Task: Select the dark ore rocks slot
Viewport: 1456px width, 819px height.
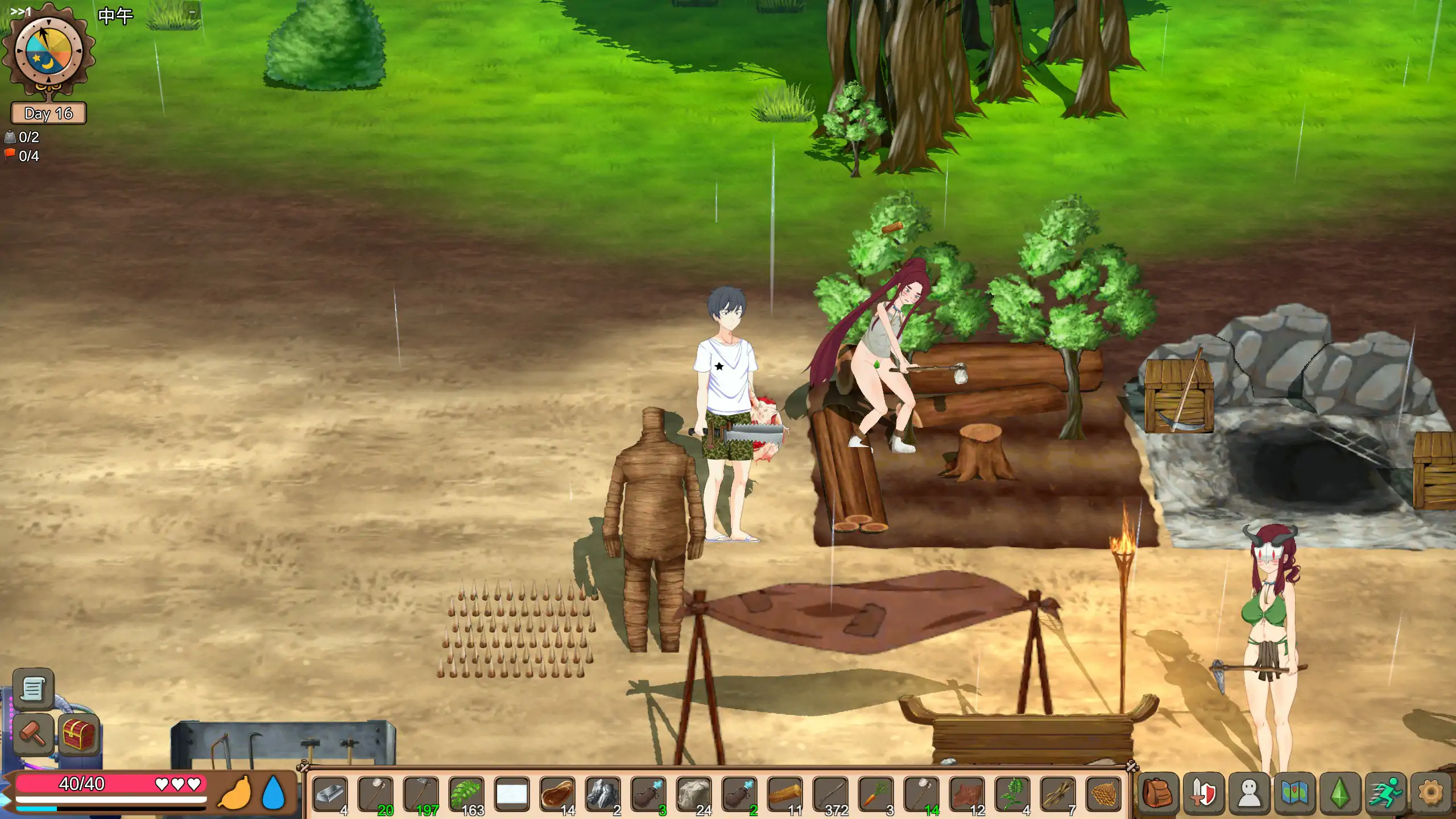Action: pos(603,794)
